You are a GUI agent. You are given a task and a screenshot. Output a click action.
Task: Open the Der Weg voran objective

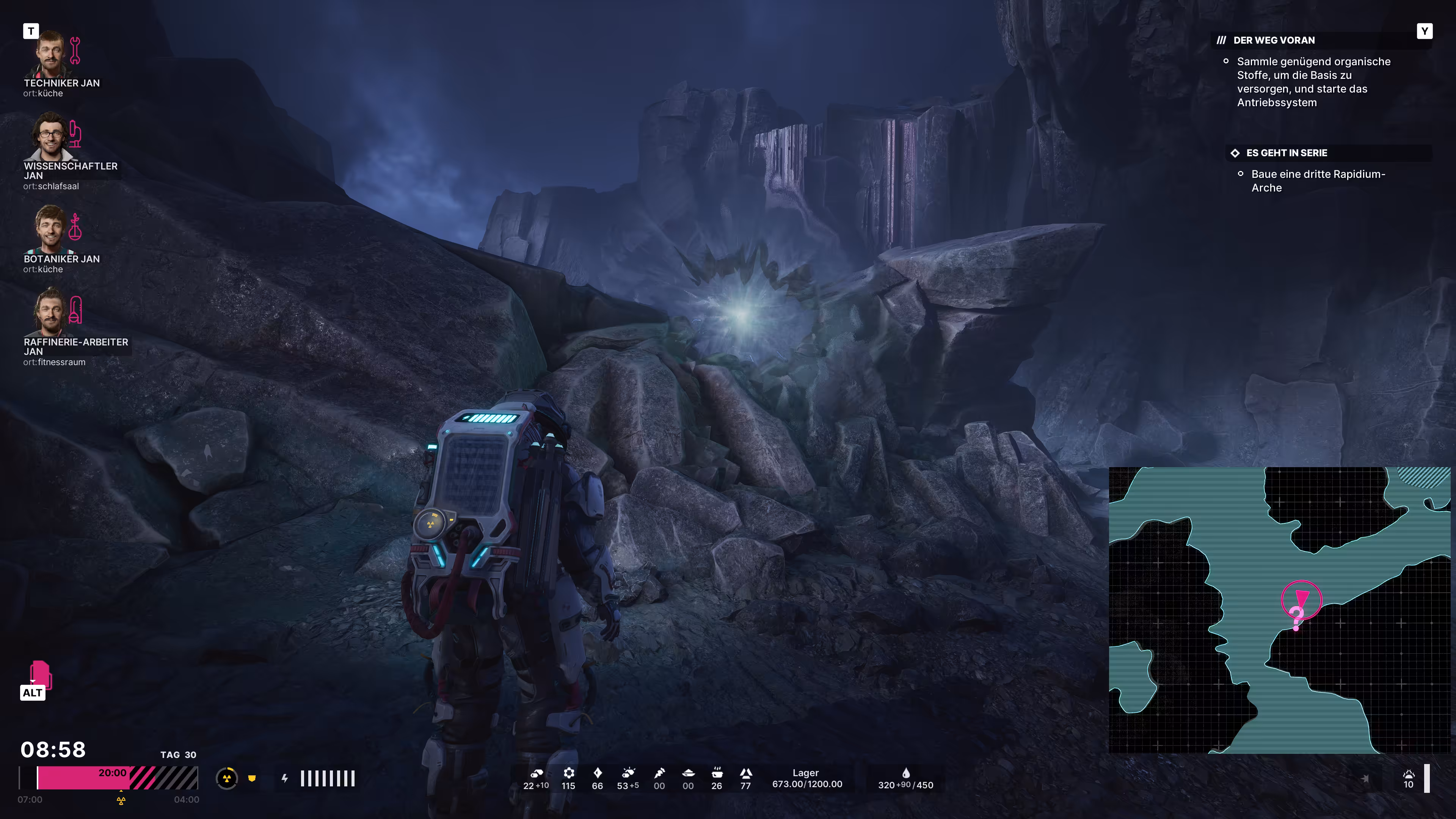point(1274,40)
